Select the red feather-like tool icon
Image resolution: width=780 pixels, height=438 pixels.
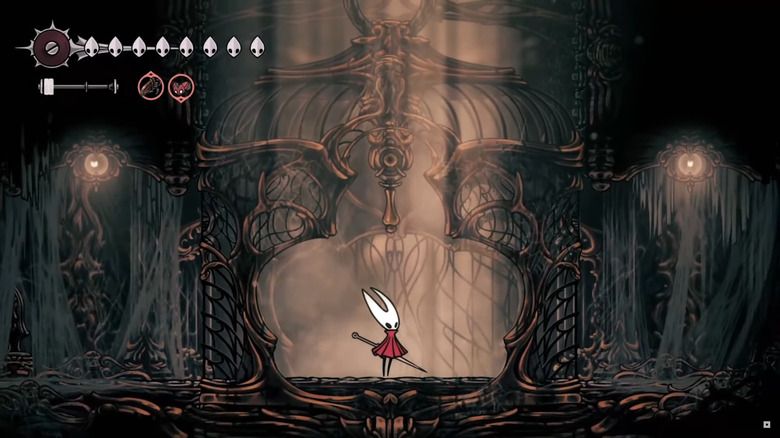click(151, 87)
